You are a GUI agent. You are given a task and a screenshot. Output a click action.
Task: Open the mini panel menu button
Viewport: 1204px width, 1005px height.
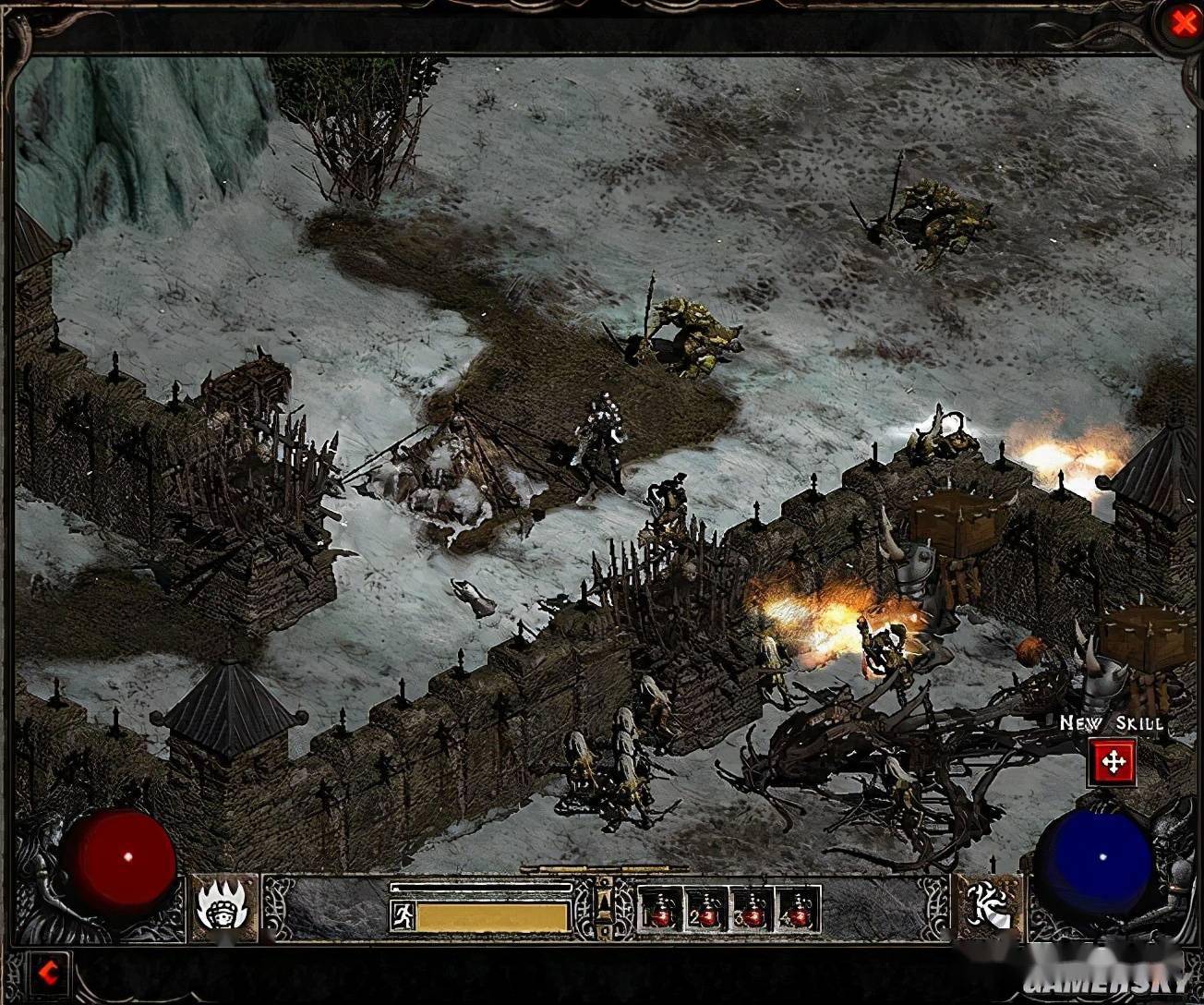click(605, 901)
